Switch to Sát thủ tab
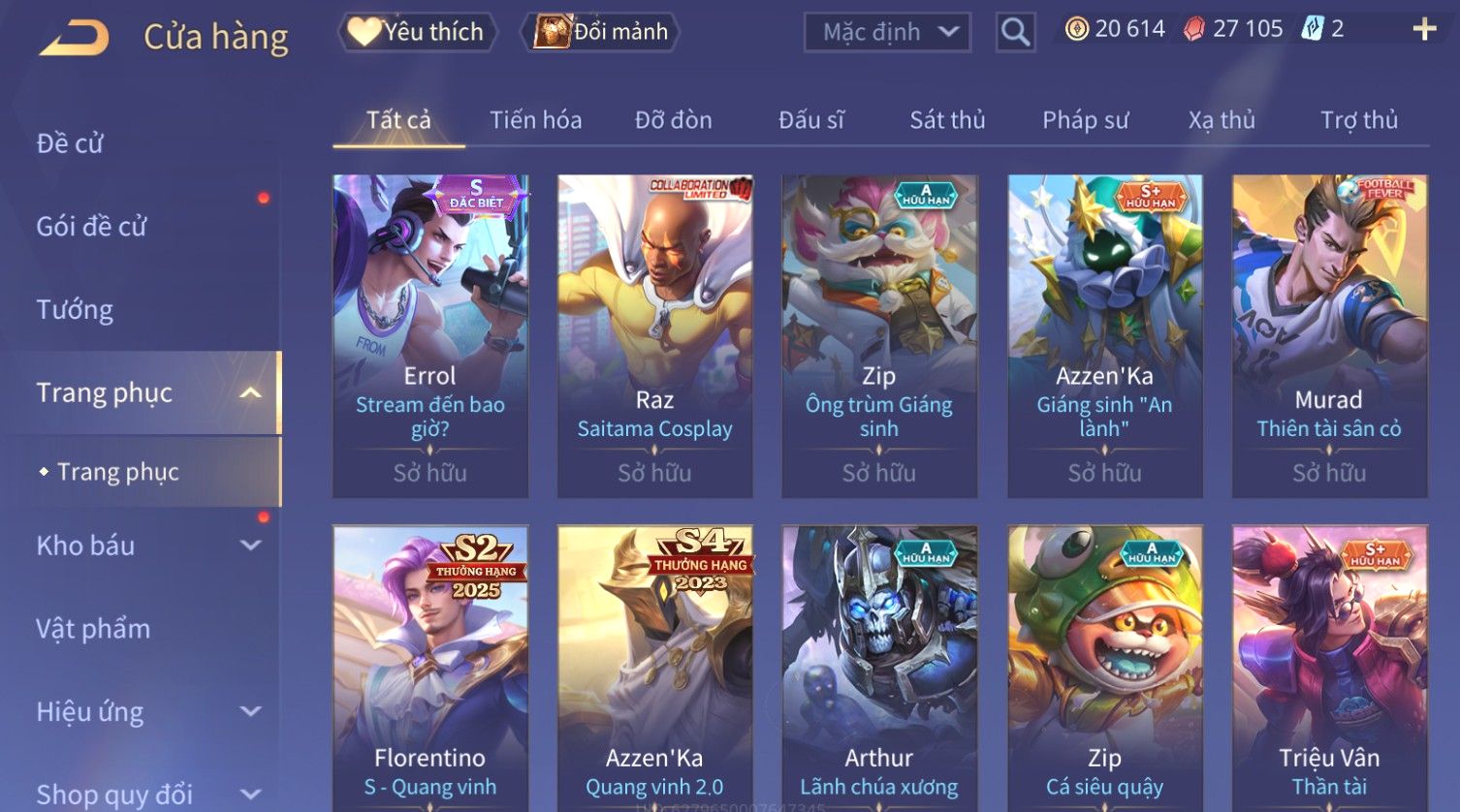This screenshot has height=812, width=1460. 947,120
